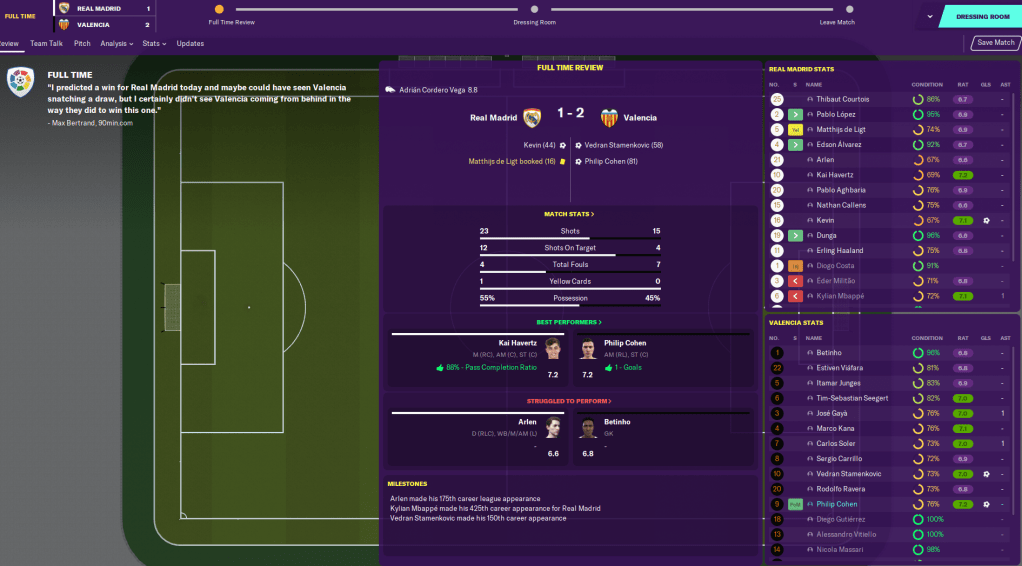Select Philip Cohen best performer card
Image resolution: width=1022 pixels, height=566 pixels.
click(661, 359)
